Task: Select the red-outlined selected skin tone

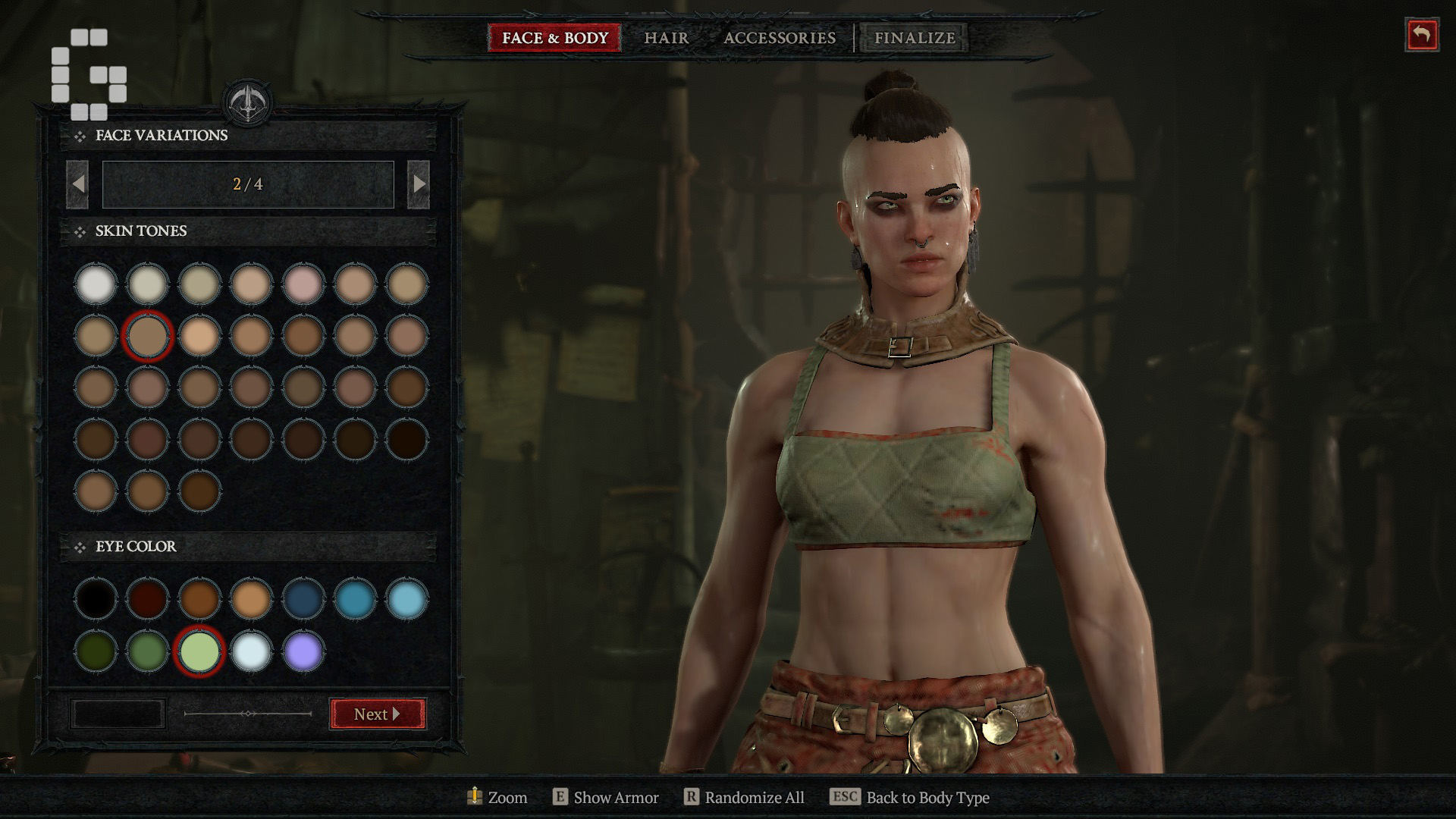Action: 147,335
